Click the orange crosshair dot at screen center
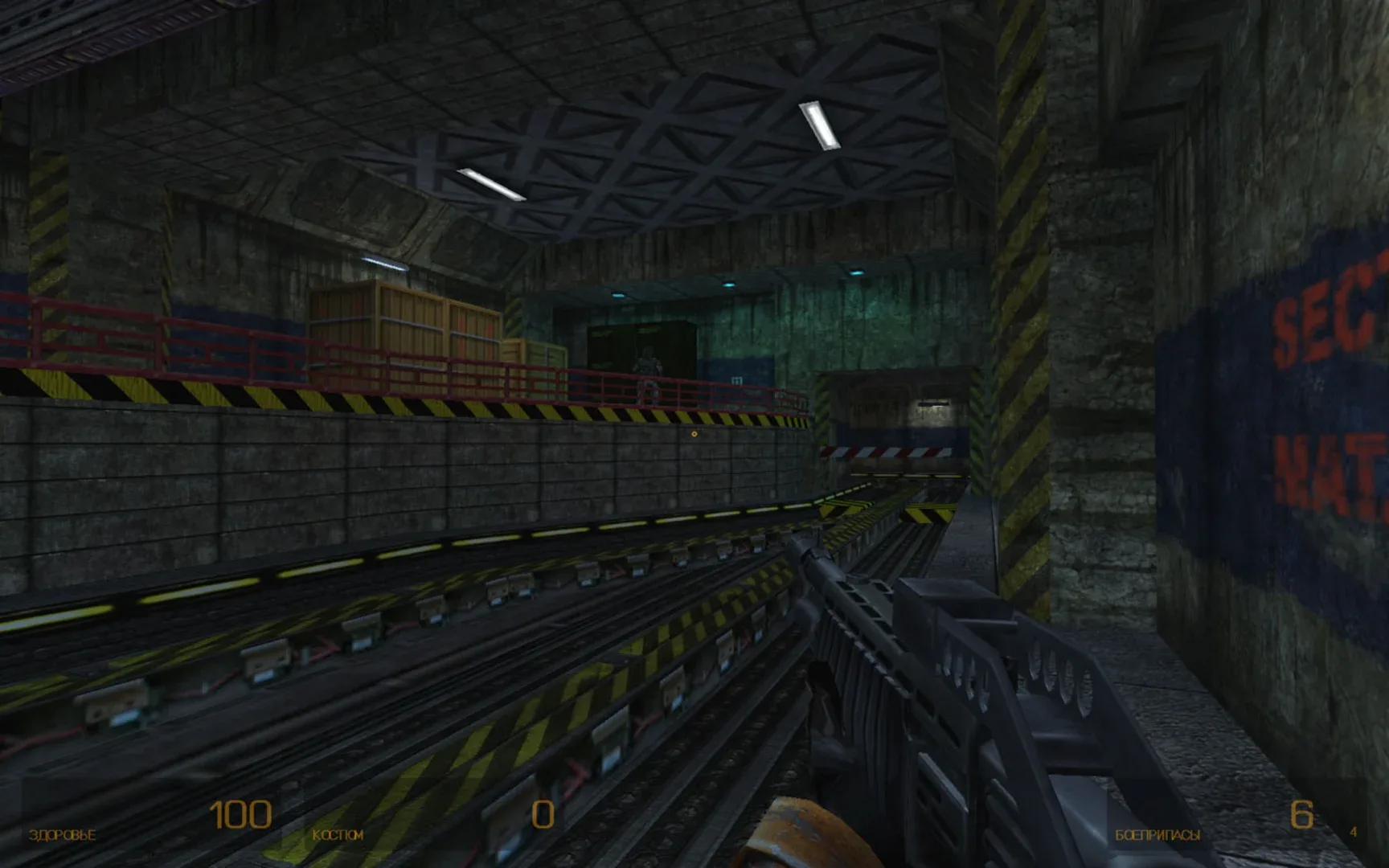This screenshot has width=1389, height=868. click(x=694, y=434)
